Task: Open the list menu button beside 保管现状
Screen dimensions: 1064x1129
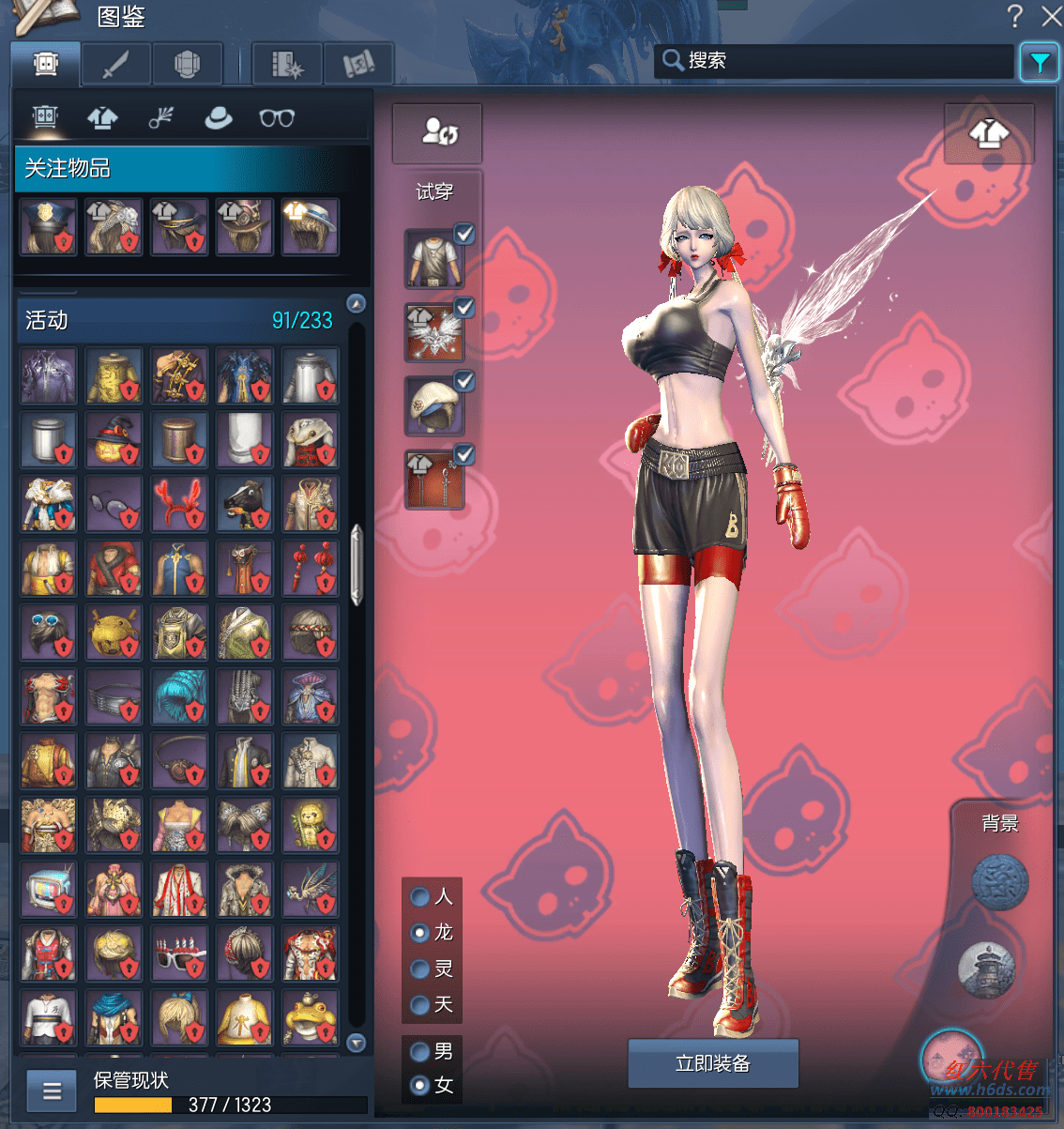Action: pyautogui.click(x=52, y=1091)
